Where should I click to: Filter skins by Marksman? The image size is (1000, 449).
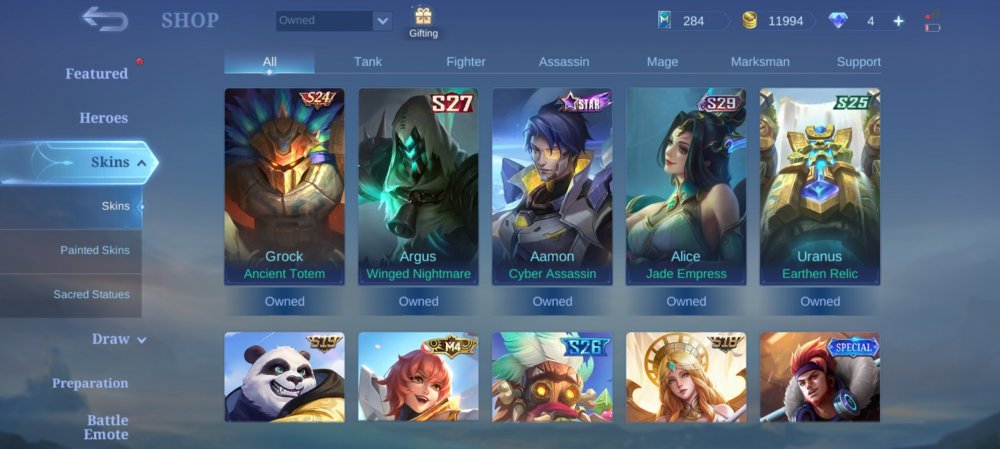point(760,62)
